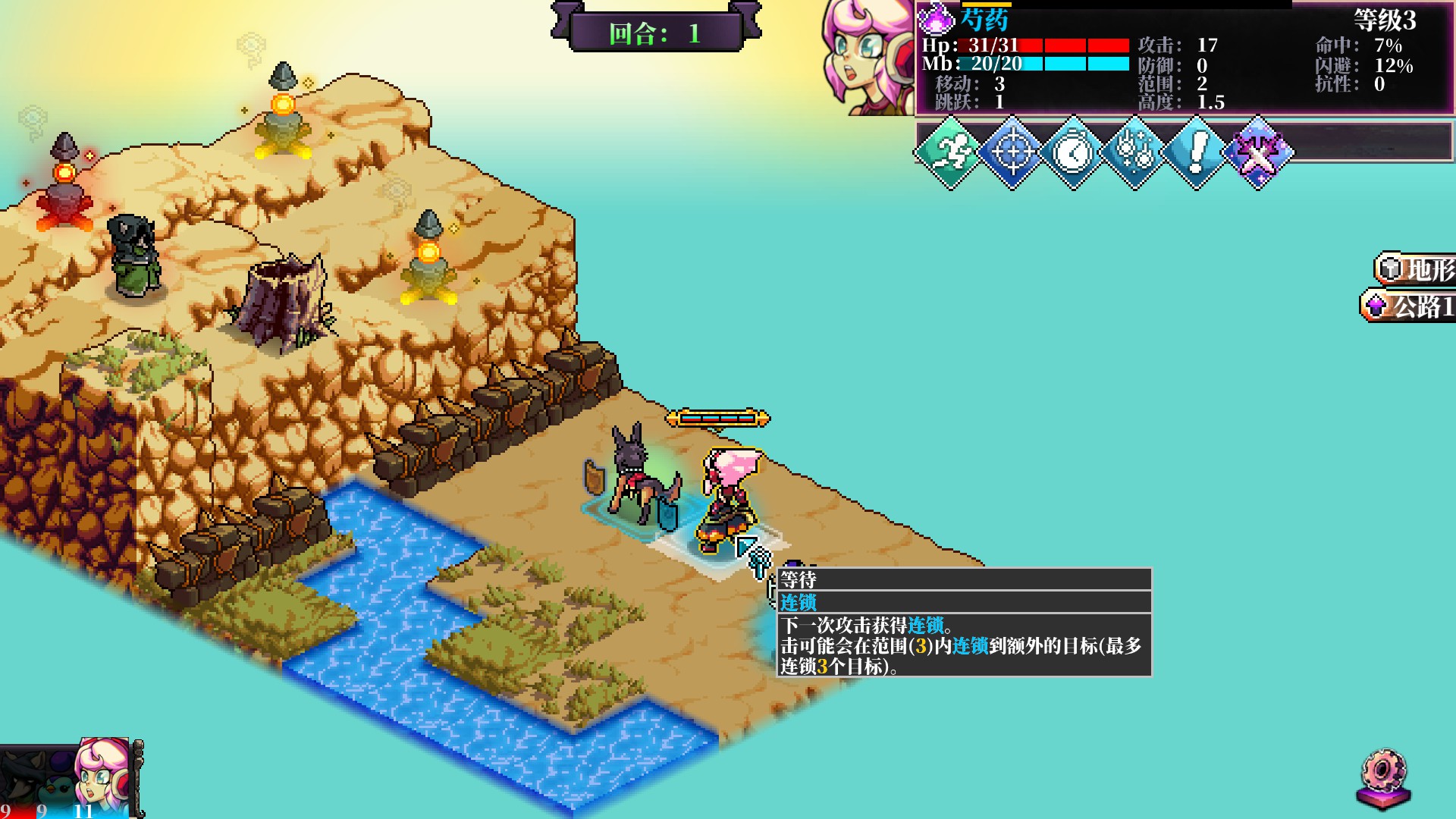Select the pink-haired girl turn order portrait
This screenshot has height=819, width=1456.
[102, 777]
